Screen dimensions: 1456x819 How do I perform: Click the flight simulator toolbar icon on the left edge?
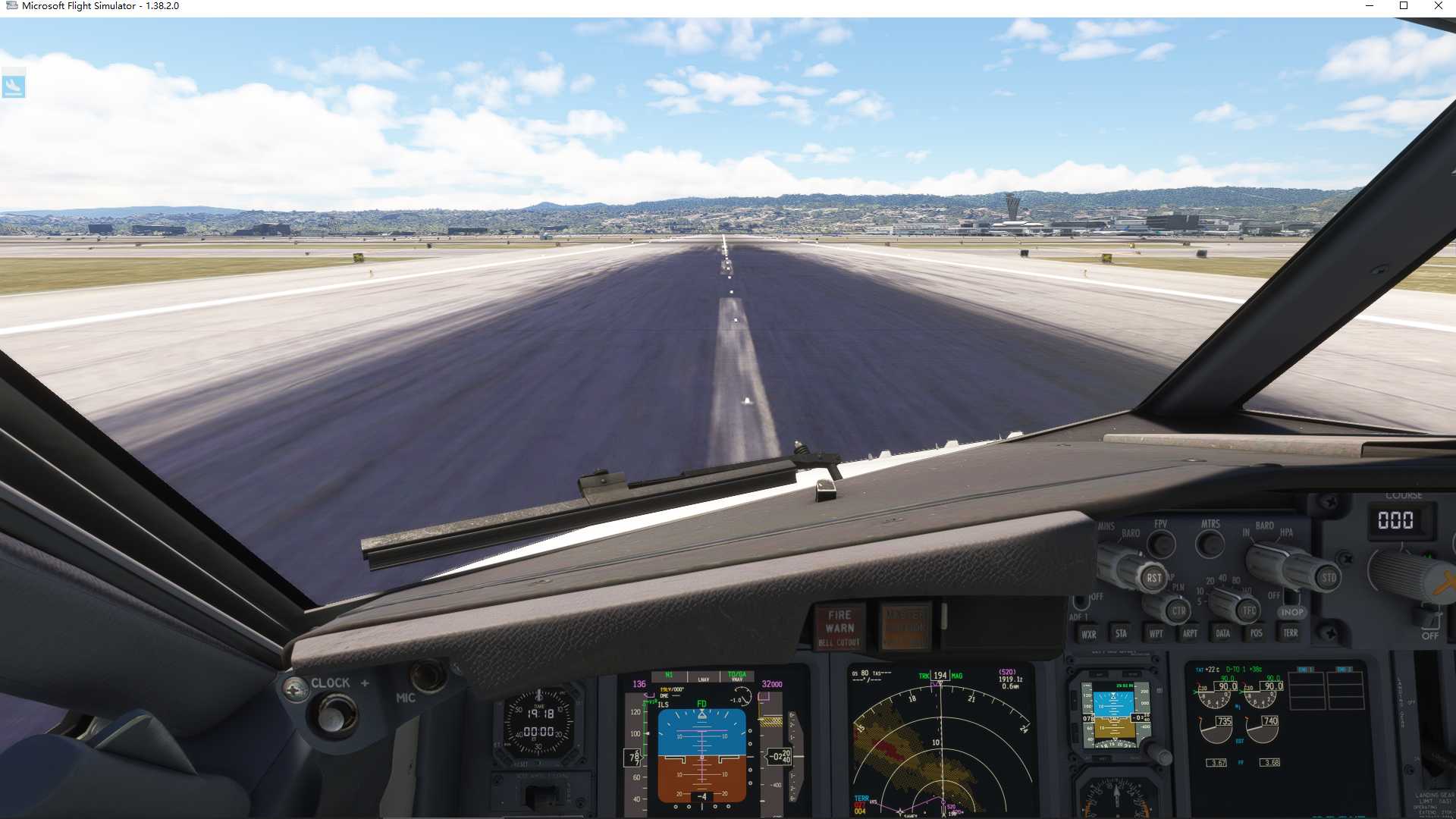pos(15,84)
